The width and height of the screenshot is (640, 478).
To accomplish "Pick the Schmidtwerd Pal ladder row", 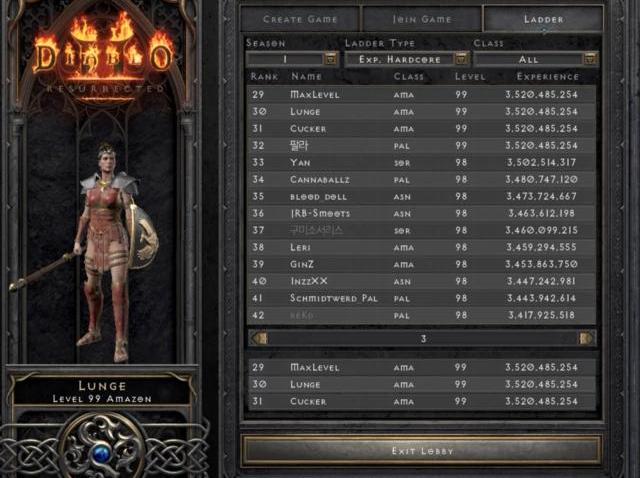I will (x=421, y=298).
